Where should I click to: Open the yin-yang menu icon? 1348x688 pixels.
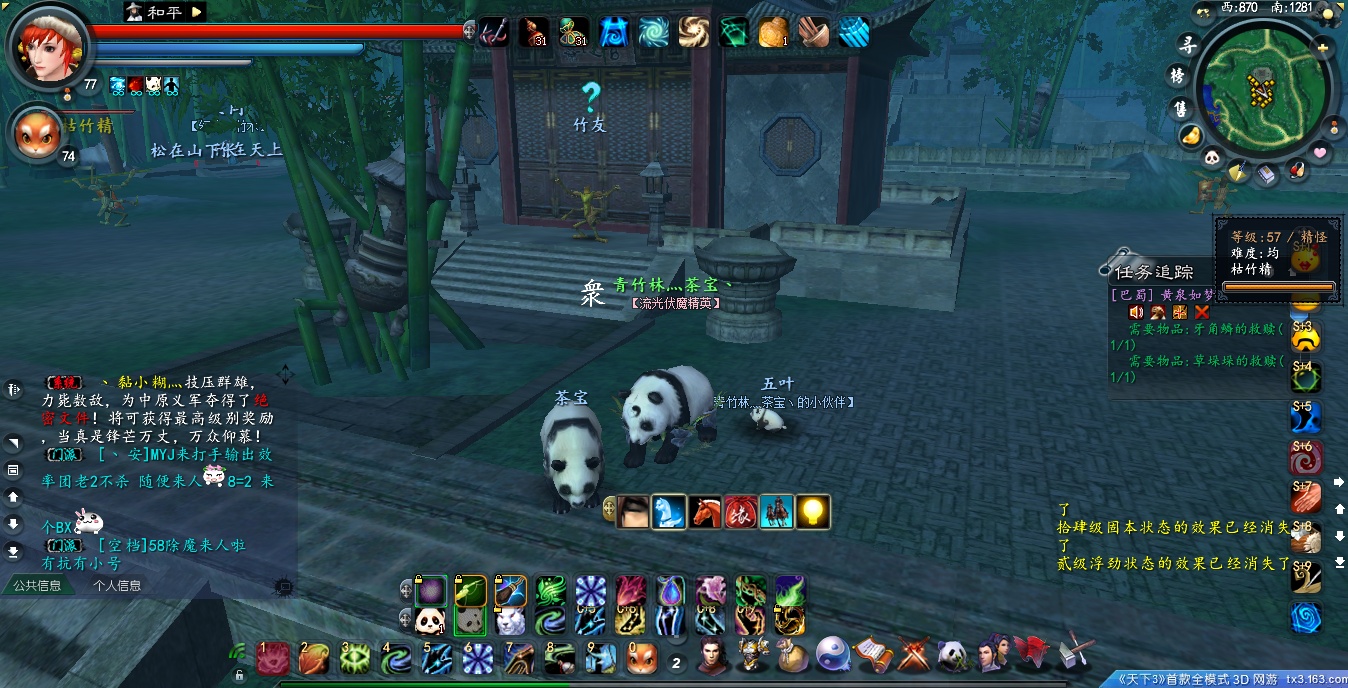[833, 655]
